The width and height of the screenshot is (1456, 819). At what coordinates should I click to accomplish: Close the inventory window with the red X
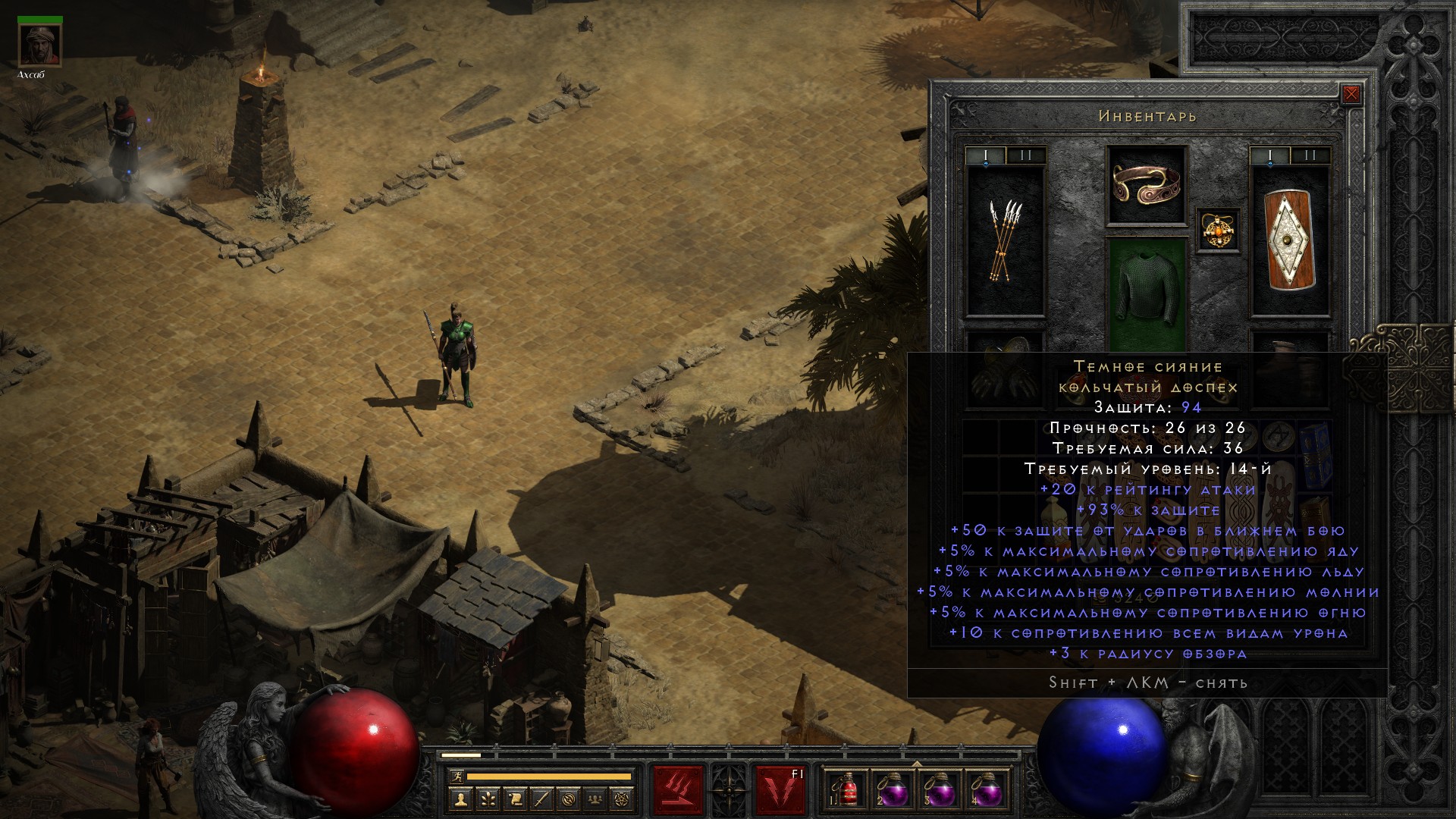point(1351,95)
